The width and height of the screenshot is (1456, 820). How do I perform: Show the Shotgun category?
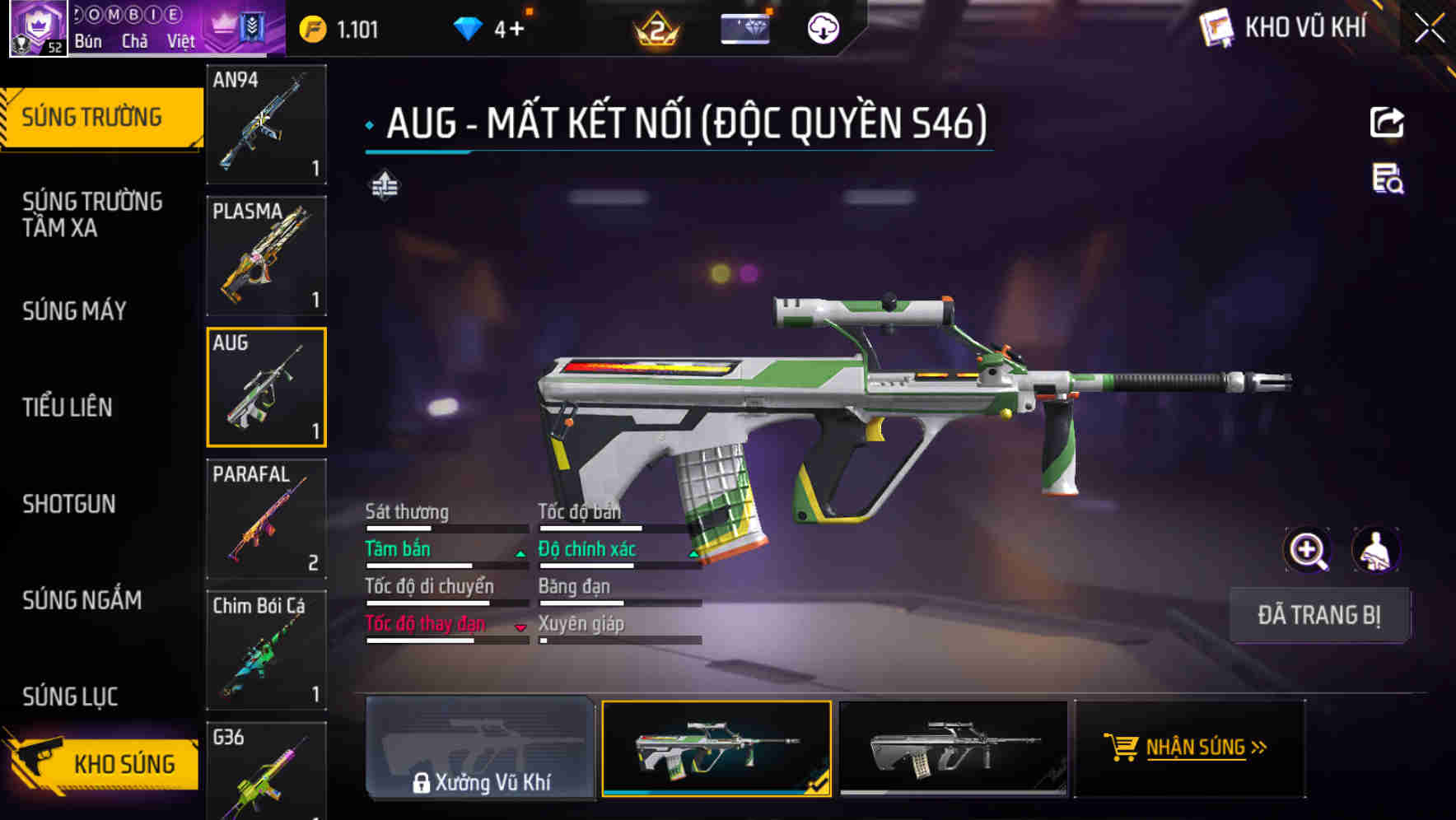tap(69, 504)
